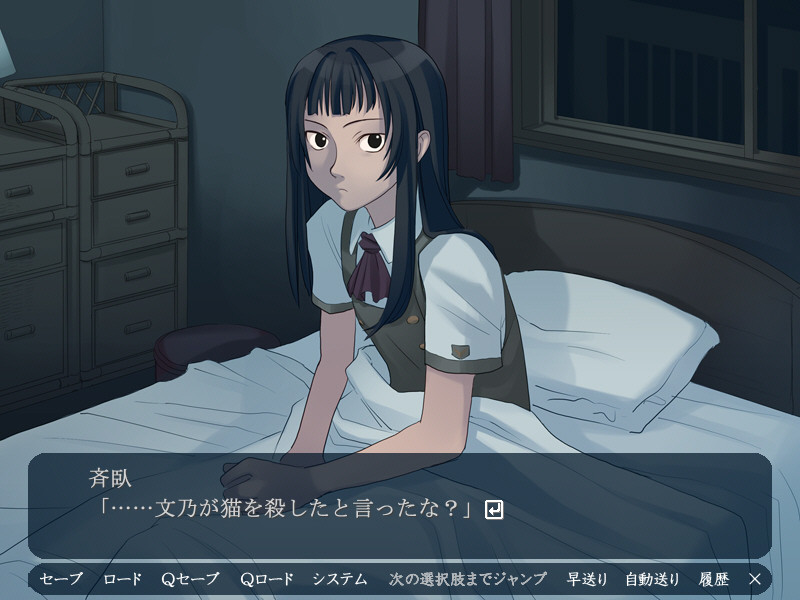This screenshot has height=600, width=800.
Task: Open the セーブ (Save) menu
Action: pos(61,579)
